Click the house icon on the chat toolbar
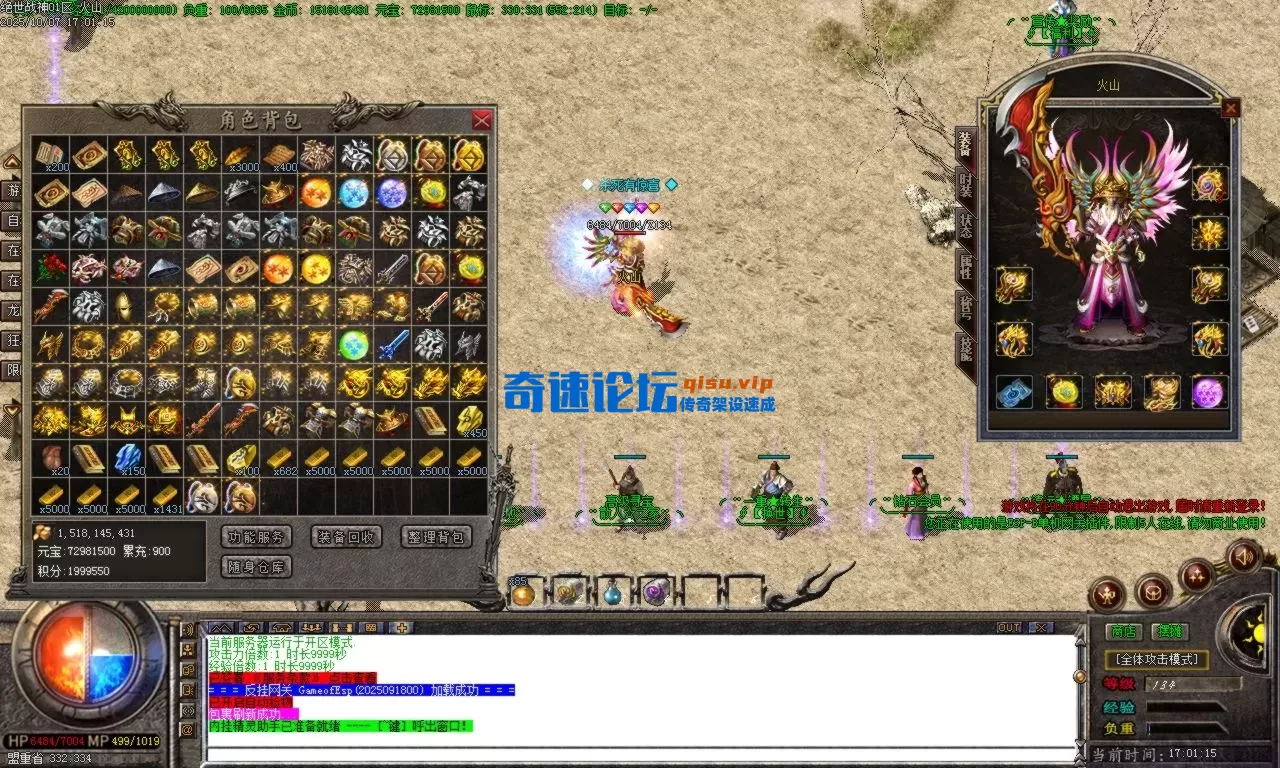The image size is (1280, 768). pos(282,627)
